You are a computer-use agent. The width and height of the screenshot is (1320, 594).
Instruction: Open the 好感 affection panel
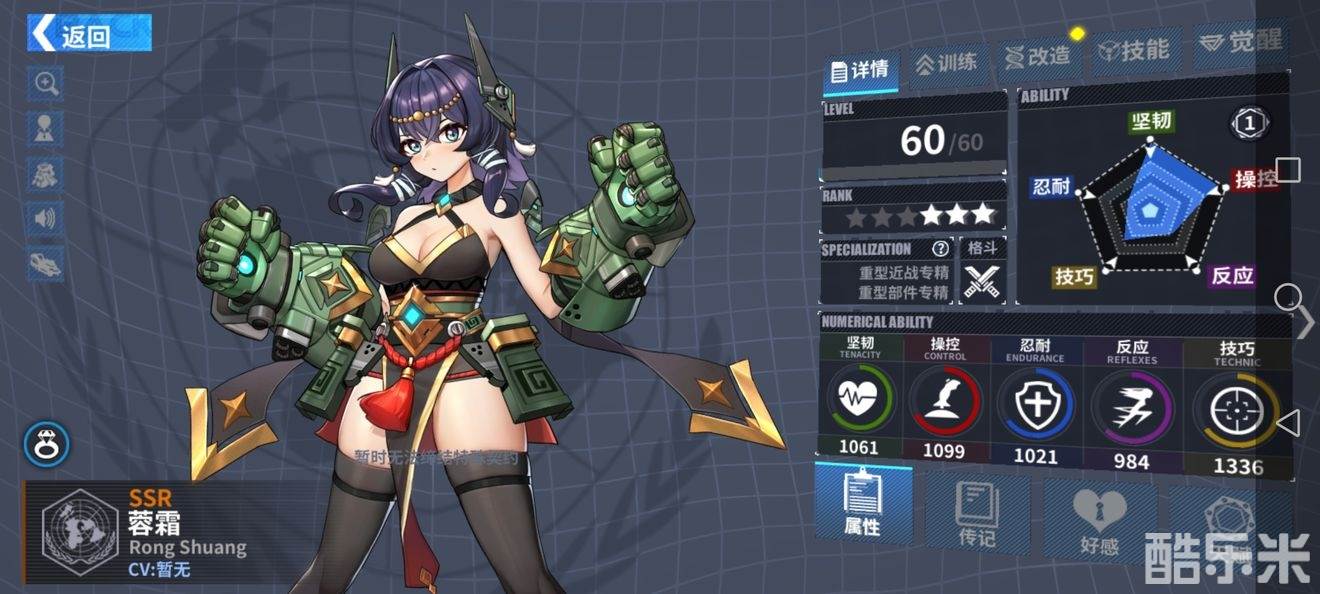1099,521
